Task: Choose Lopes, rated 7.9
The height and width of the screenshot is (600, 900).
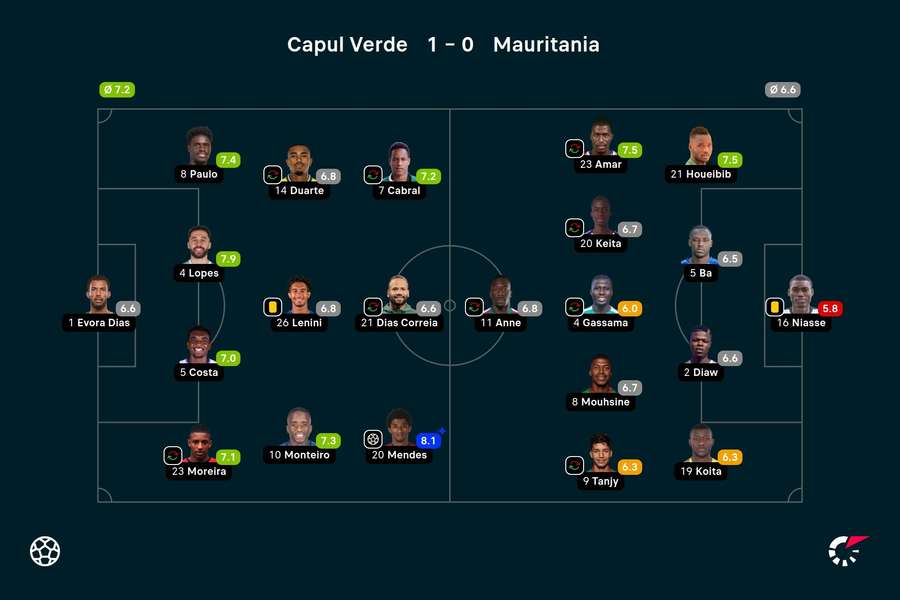Action: pos(198,246)
